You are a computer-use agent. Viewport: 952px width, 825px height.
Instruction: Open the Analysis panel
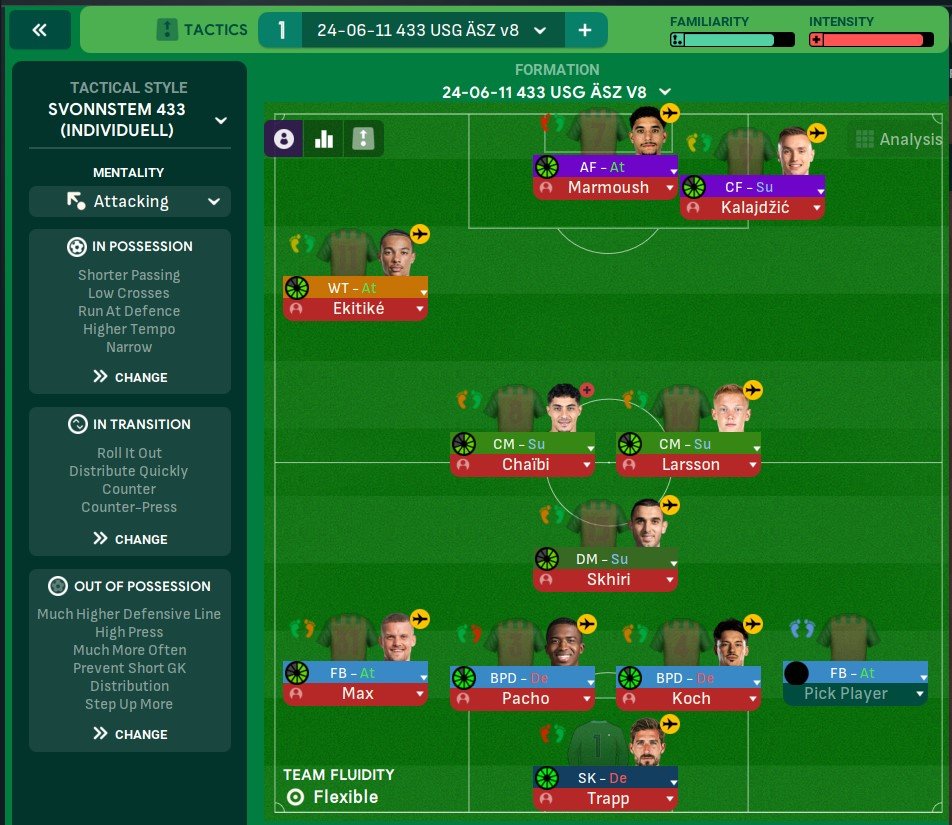(x=899, y=140)
